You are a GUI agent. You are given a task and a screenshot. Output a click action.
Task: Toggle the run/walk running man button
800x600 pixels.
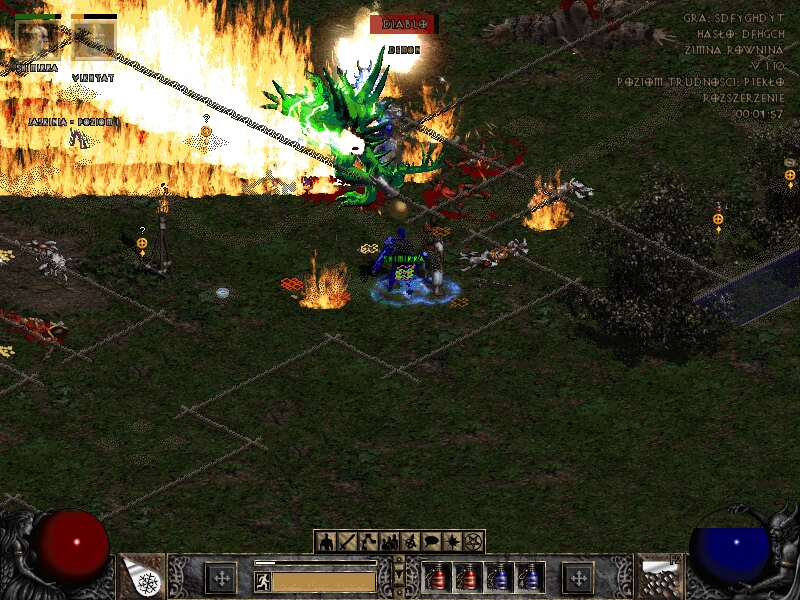[x=263, y=581]
